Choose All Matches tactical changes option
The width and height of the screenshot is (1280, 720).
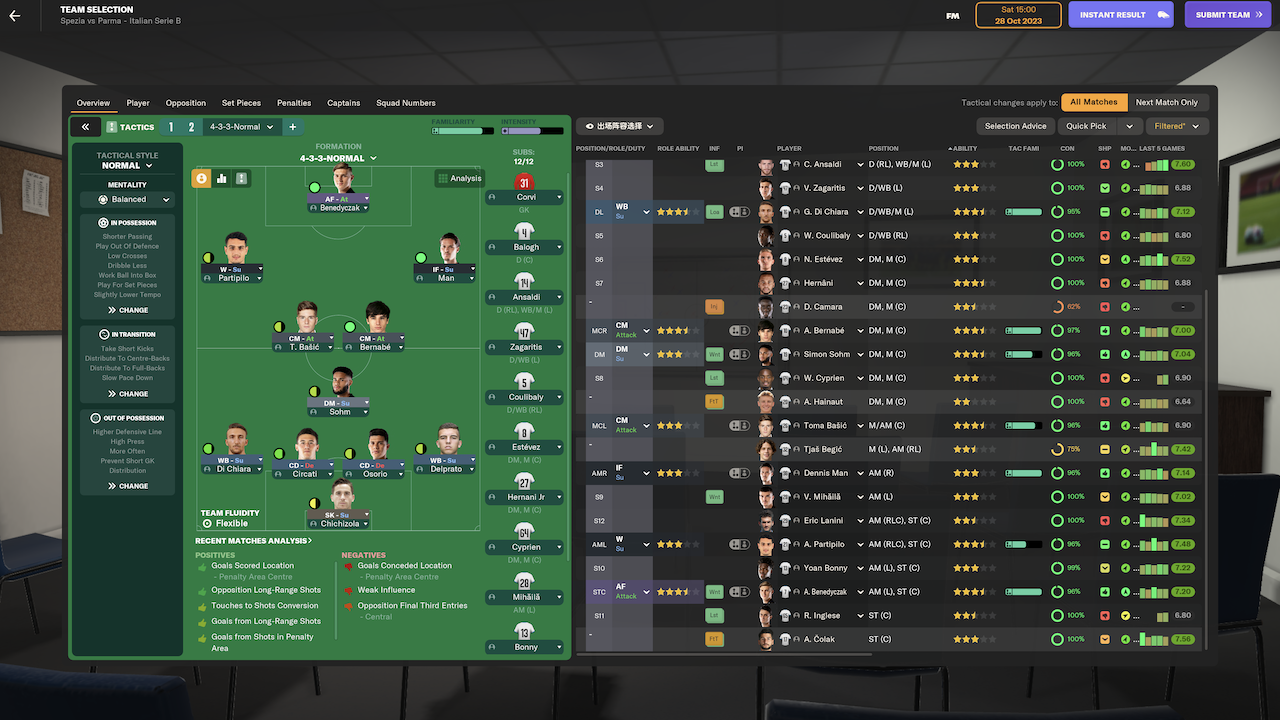tap(1094, 102)
